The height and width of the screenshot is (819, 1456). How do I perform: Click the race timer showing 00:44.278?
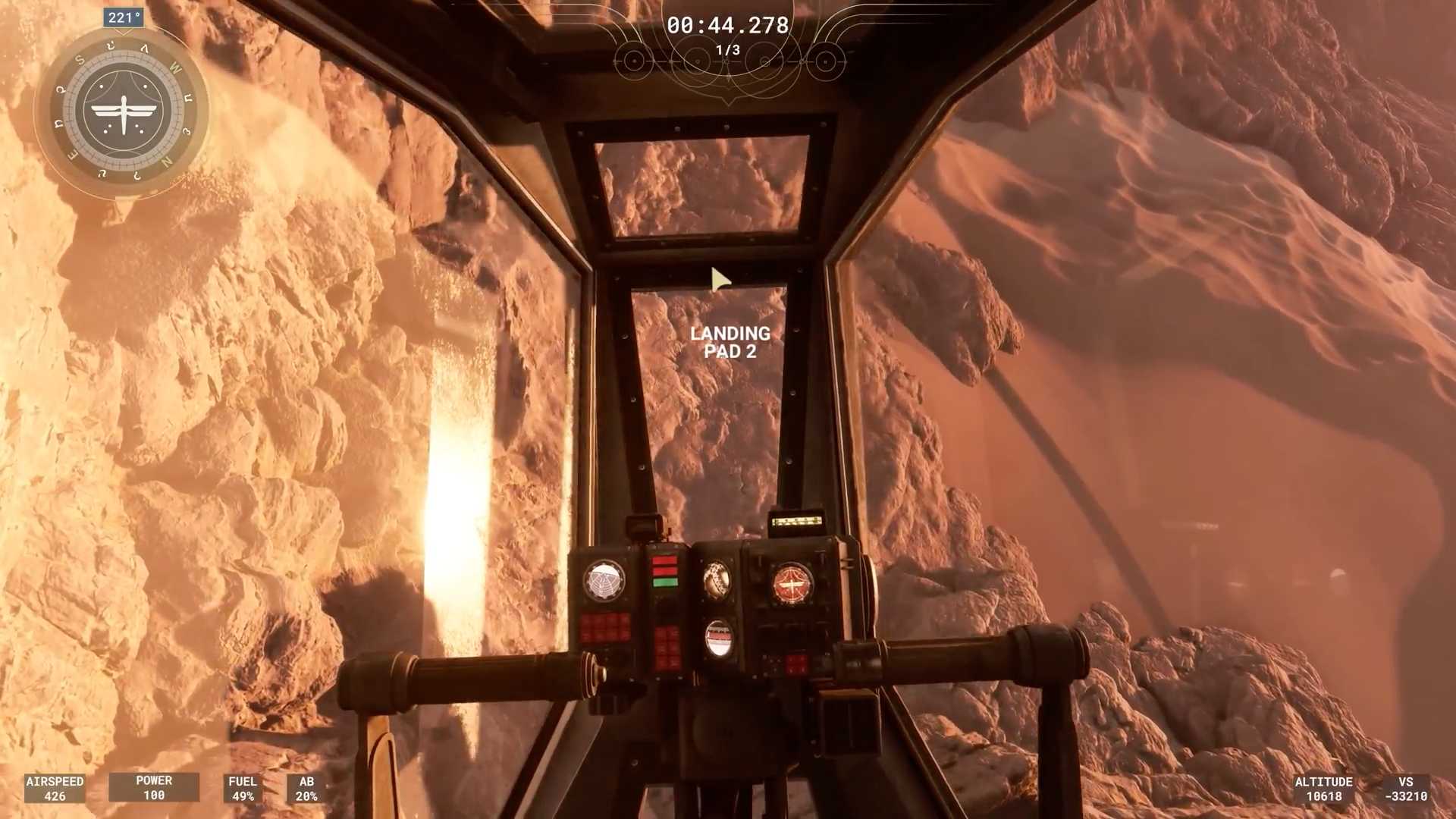[728, 26]
